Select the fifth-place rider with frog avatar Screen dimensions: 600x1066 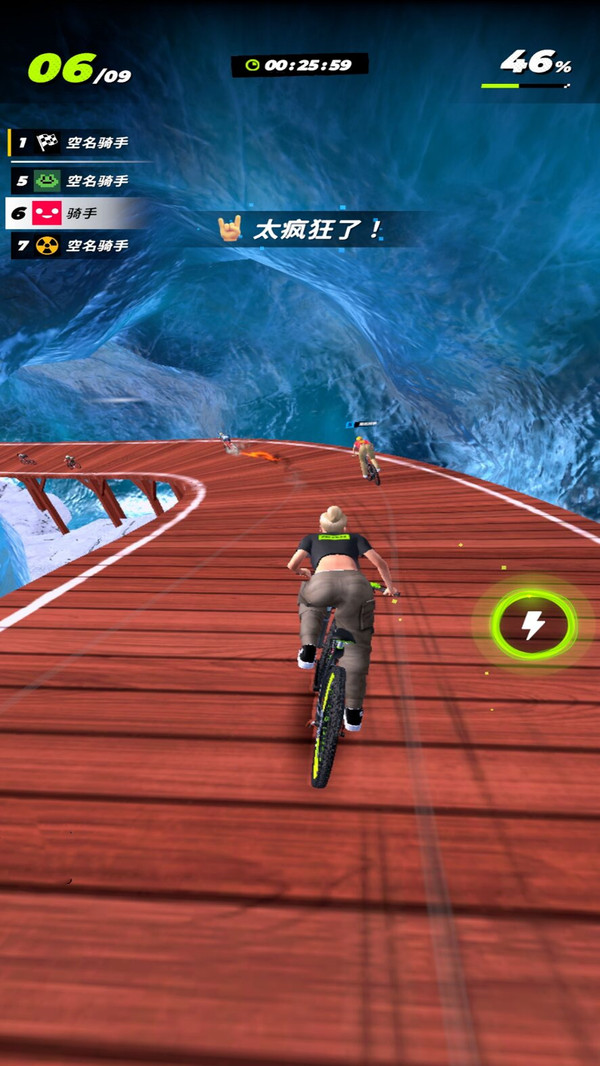(82, 181)
